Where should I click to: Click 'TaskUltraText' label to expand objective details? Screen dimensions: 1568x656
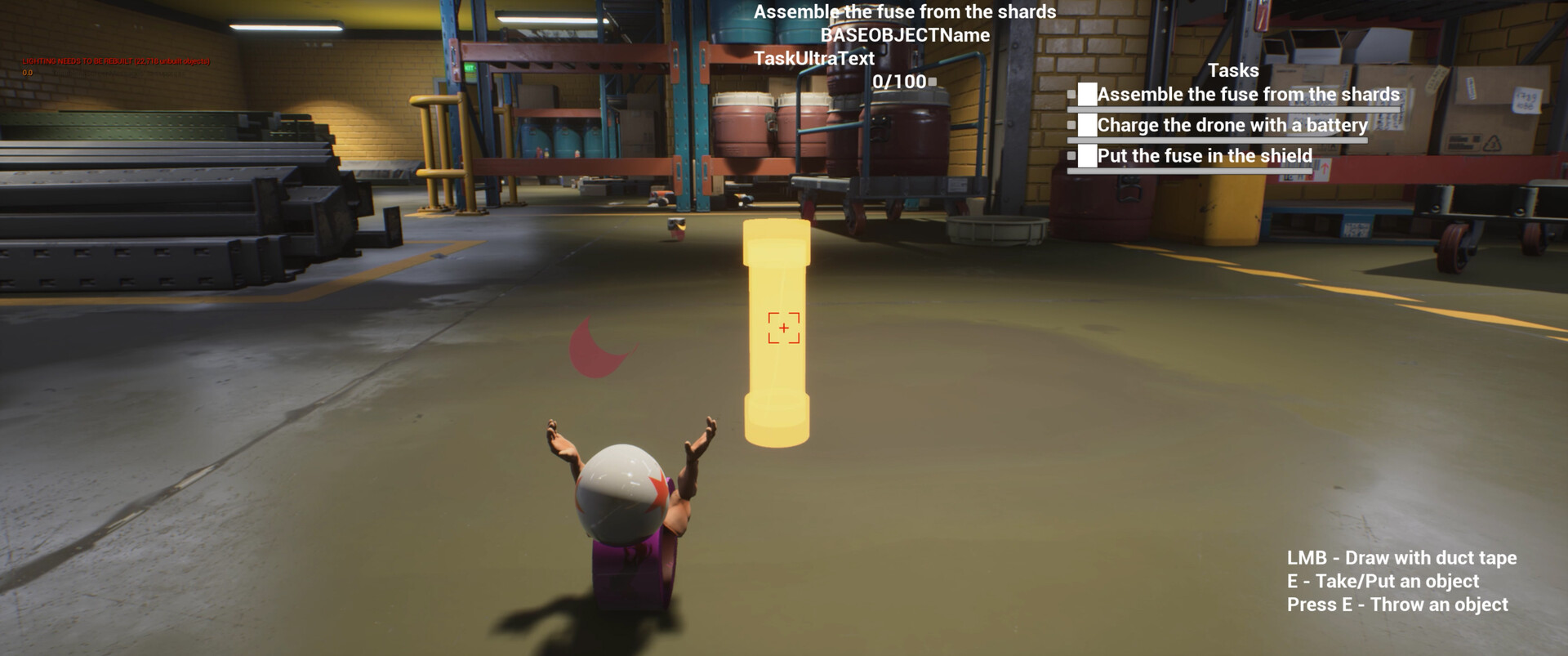click(x=814, y=58)
